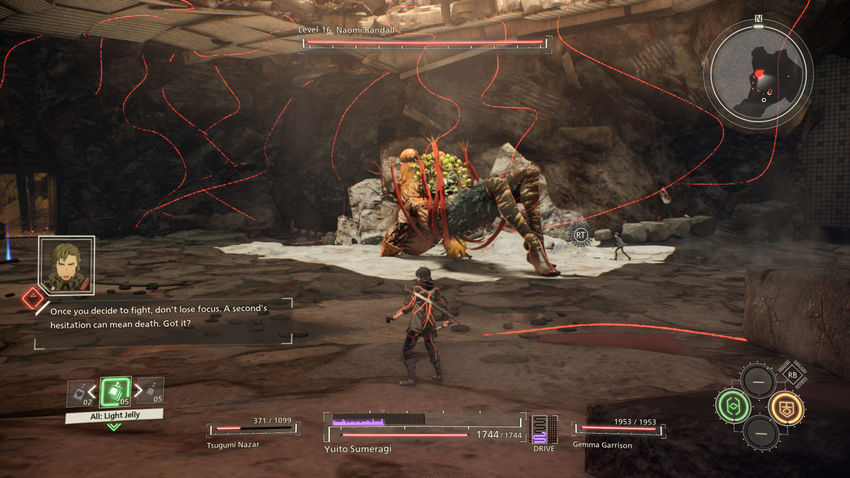This screenshot has width=850, height=478.
Task: Select the DRIVE gauge icon
Action: (x=544, y=430)
